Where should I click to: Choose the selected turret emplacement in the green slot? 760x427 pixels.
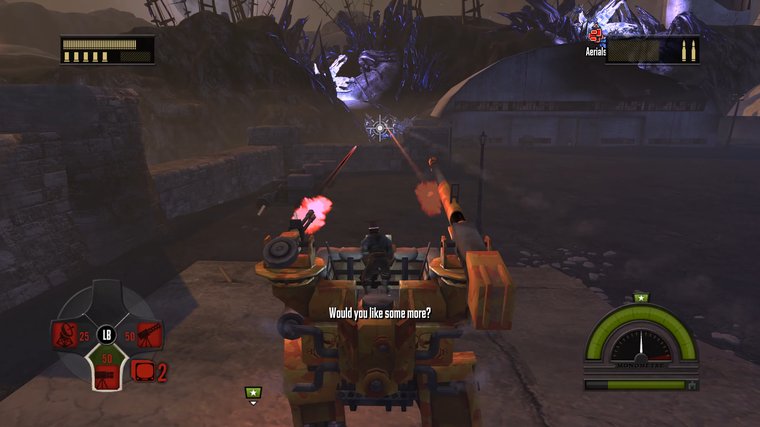coord(106,373)
